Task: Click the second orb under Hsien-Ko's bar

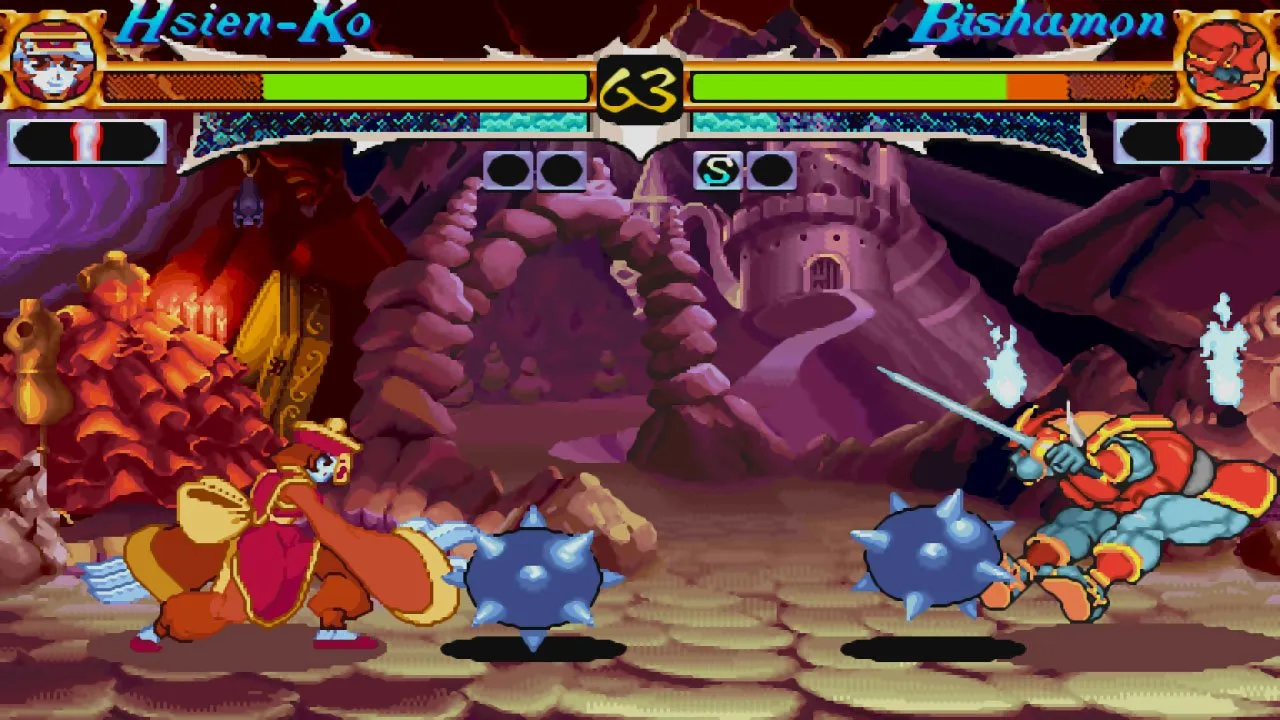Action: click(x=559, y=170)
